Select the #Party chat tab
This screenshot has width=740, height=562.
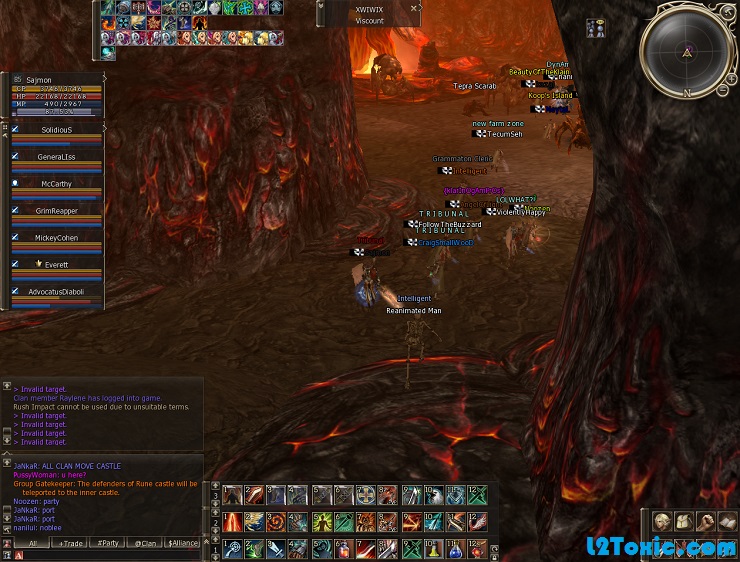pyautogui.click(x=107, y=543)
